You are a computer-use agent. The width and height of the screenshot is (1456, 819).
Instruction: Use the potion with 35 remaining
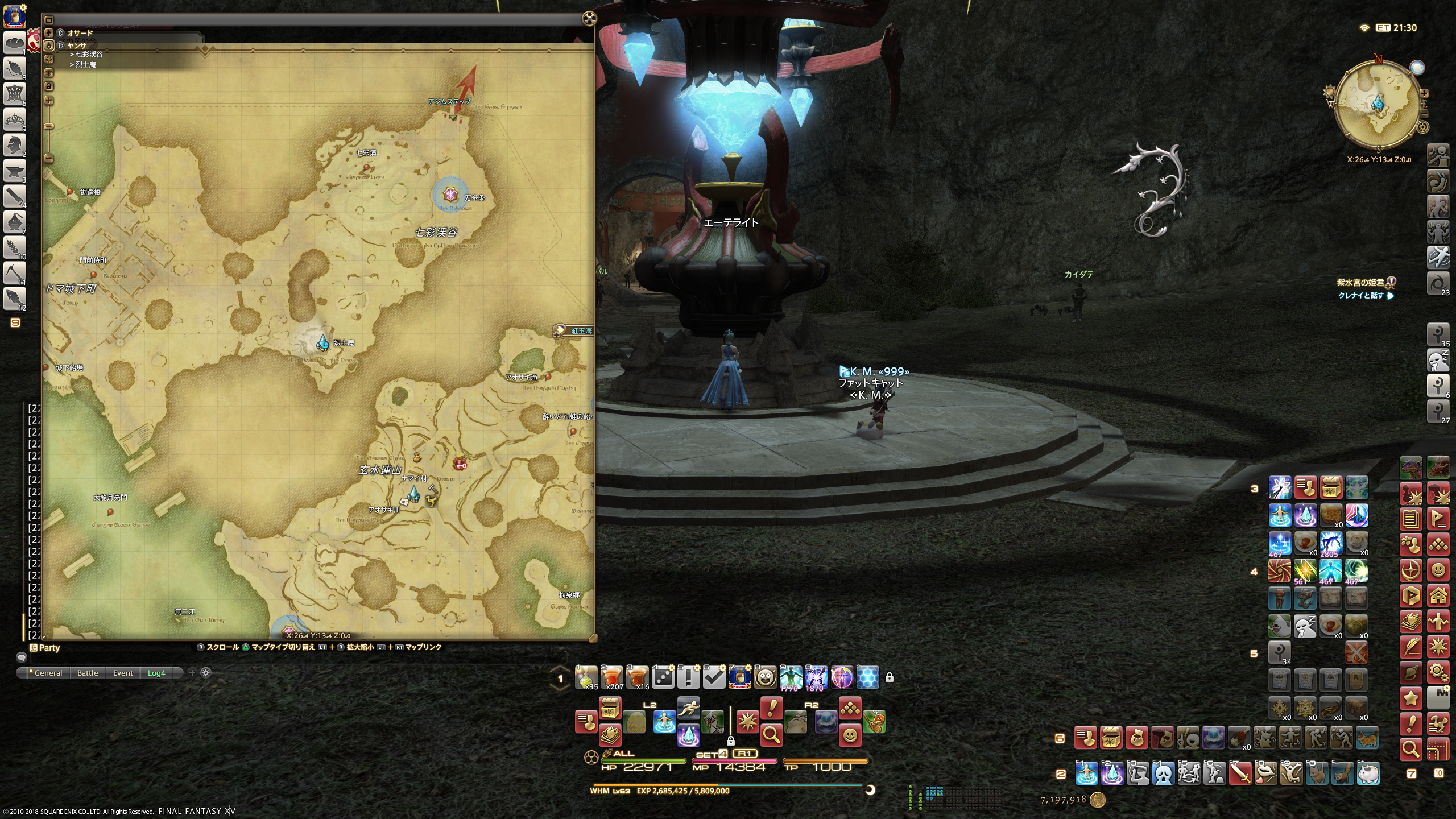[586, 677]
